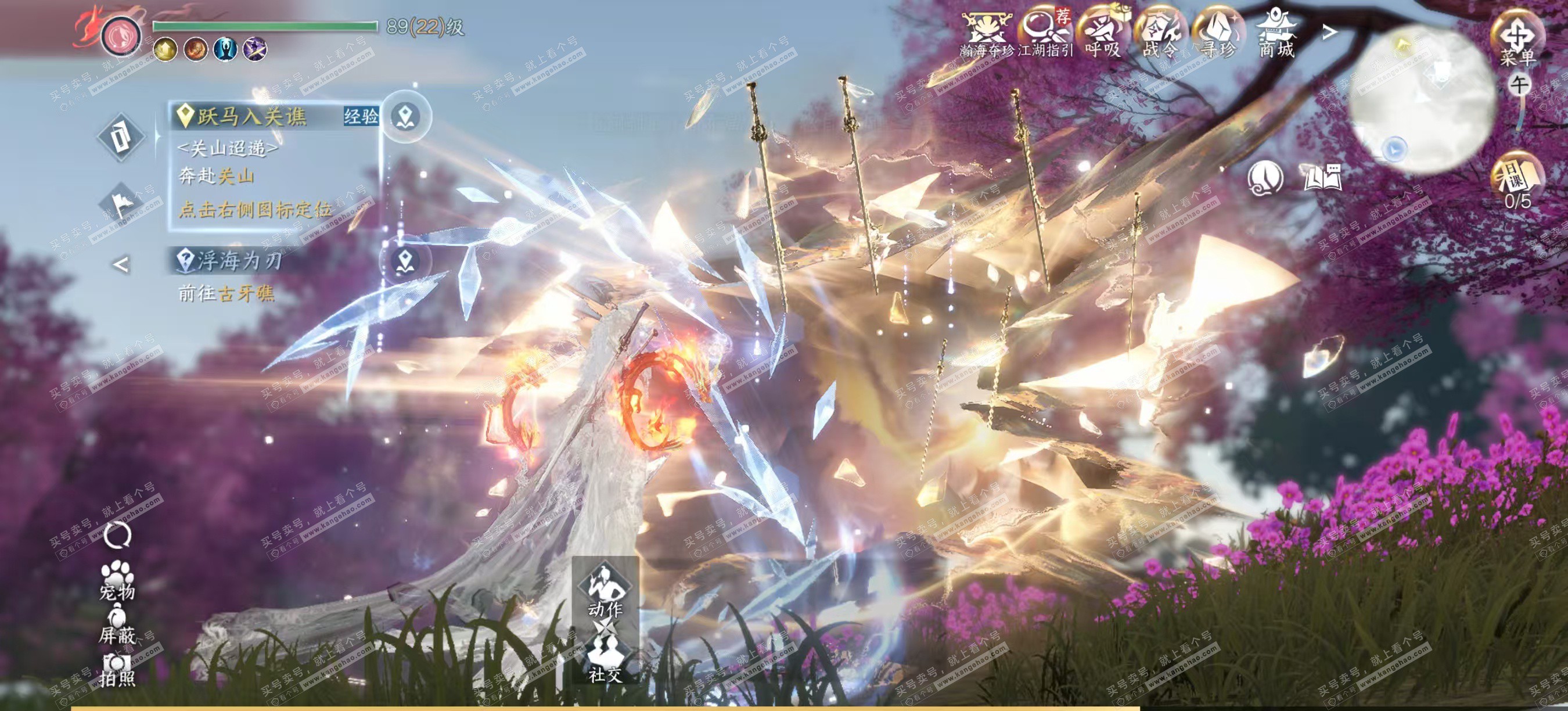Open the 战令 battle pass
1568x711 pixels.
click(x=1160, y=34)
